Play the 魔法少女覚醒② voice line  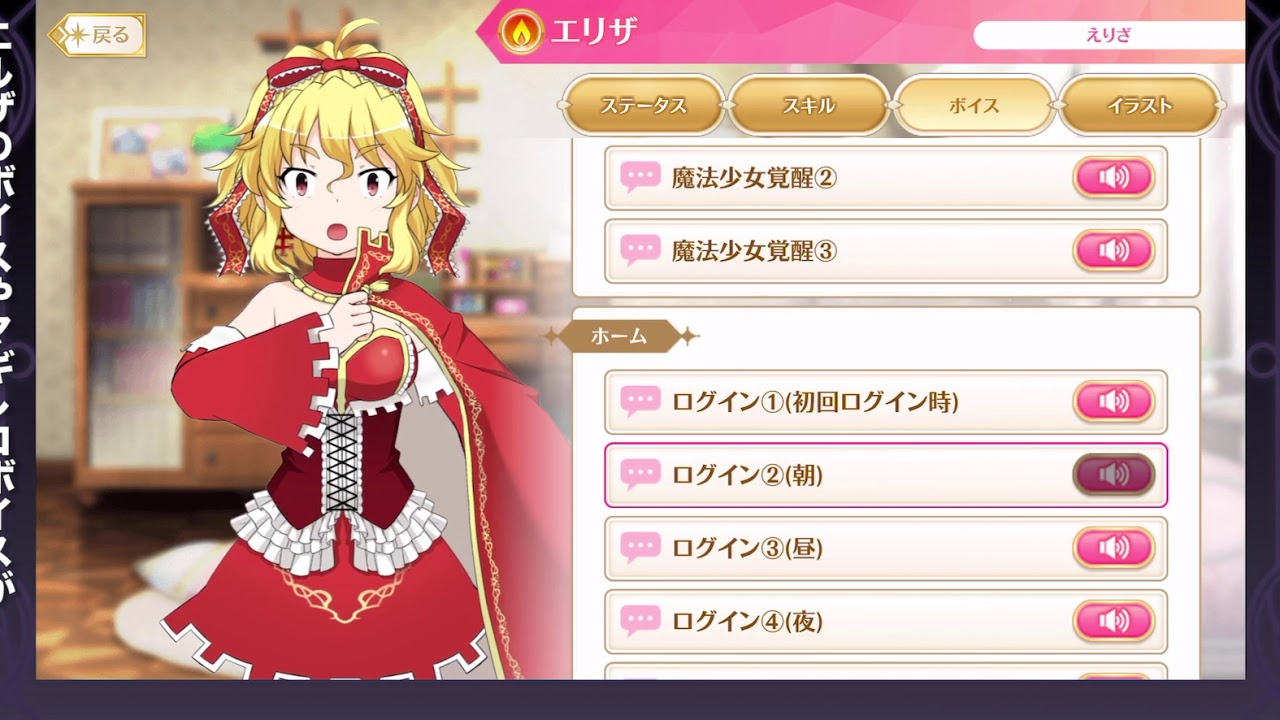[1113, 178]
